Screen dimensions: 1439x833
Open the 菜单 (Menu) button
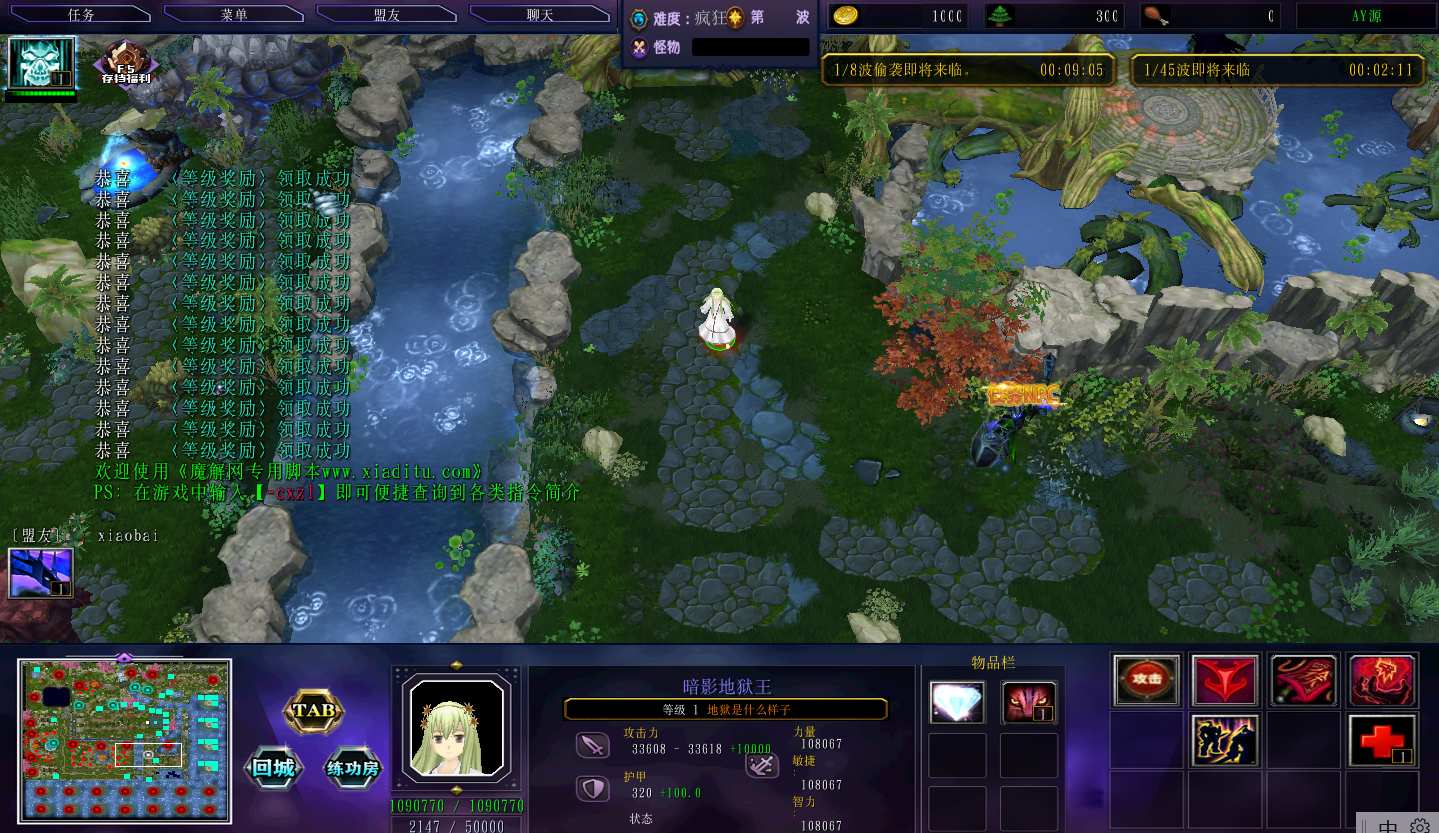point(234,15)
